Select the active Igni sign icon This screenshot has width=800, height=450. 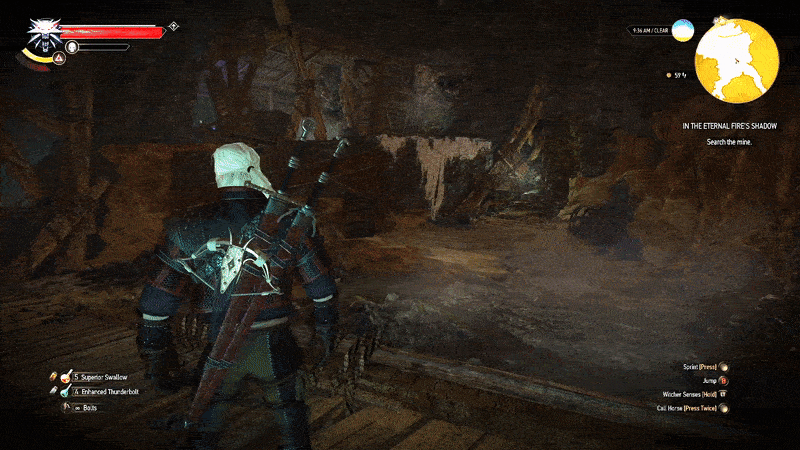tap(58, 59)
